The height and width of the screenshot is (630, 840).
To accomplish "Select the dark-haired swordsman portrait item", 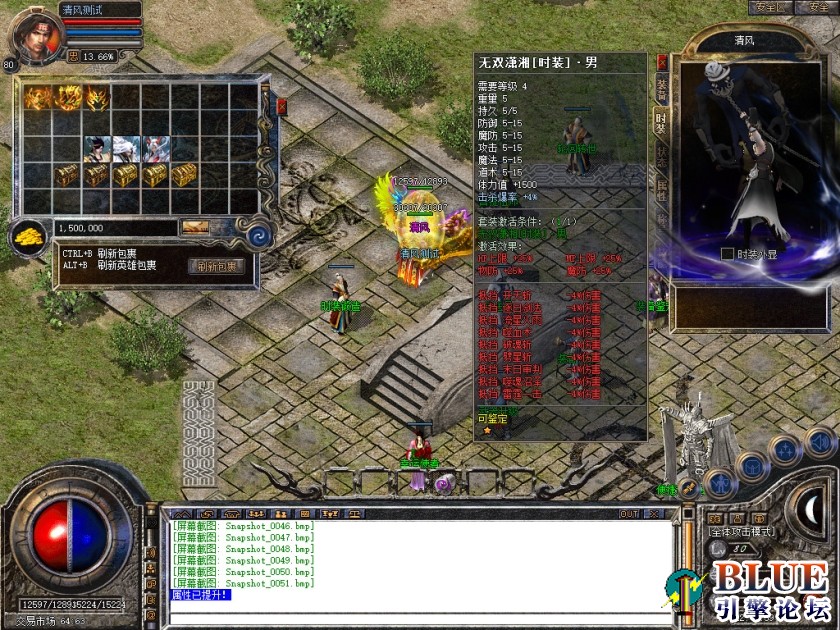I will coord(98,149).
